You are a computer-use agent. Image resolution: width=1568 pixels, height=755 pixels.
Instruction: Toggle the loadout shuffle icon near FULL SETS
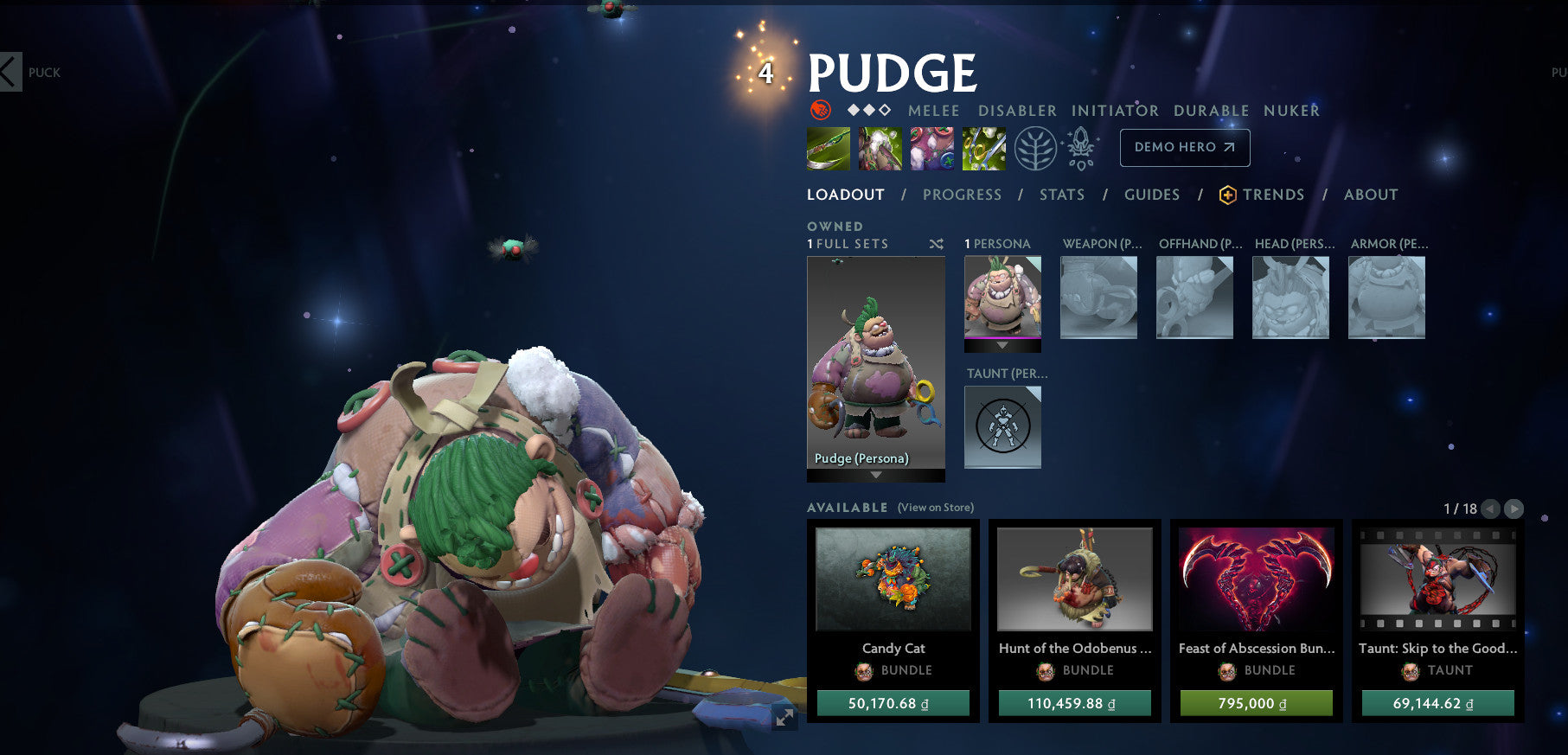(935, 244)
